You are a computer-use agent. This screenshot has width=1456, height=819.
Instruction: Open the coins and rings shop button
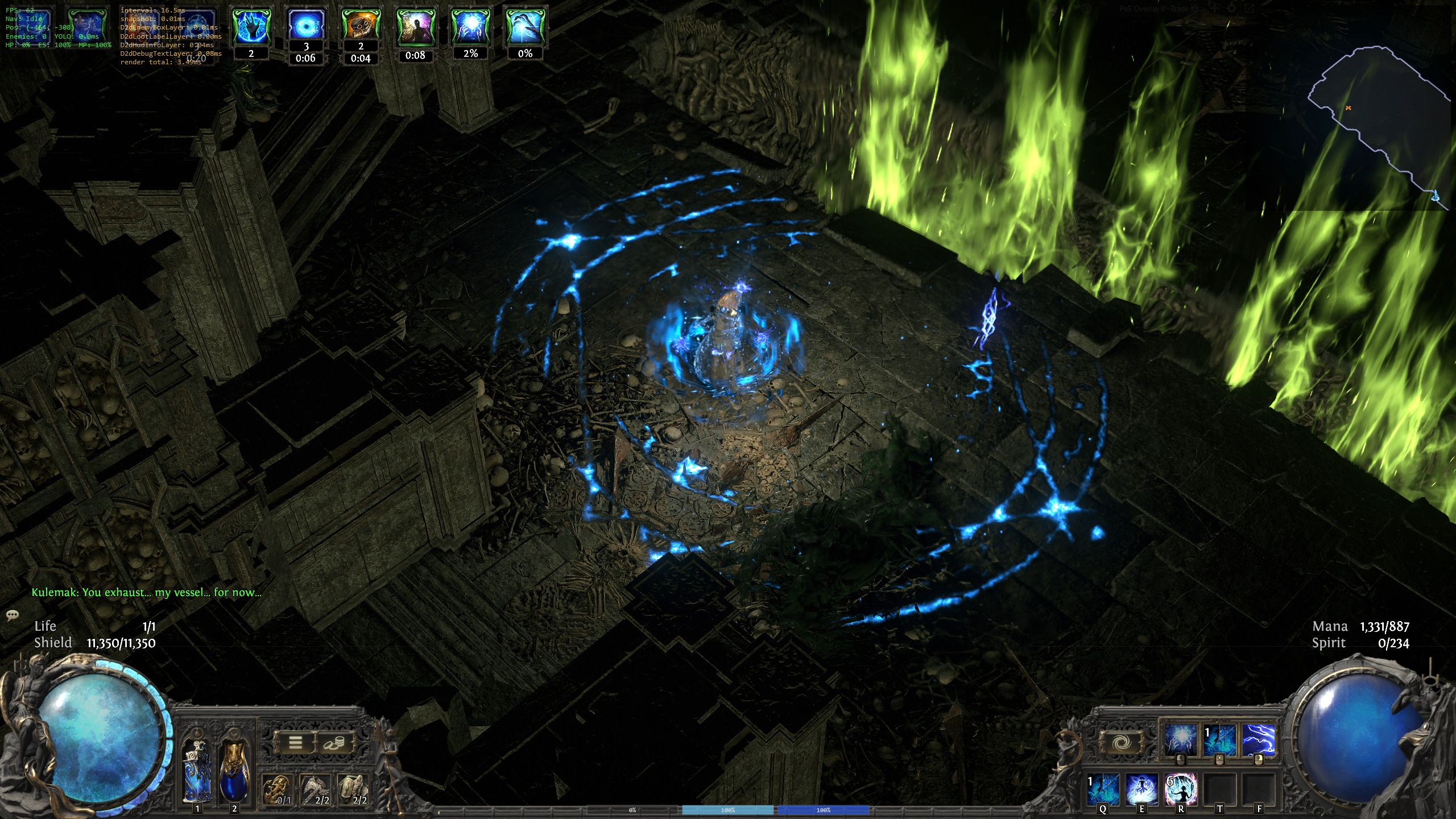click(334, 742)
